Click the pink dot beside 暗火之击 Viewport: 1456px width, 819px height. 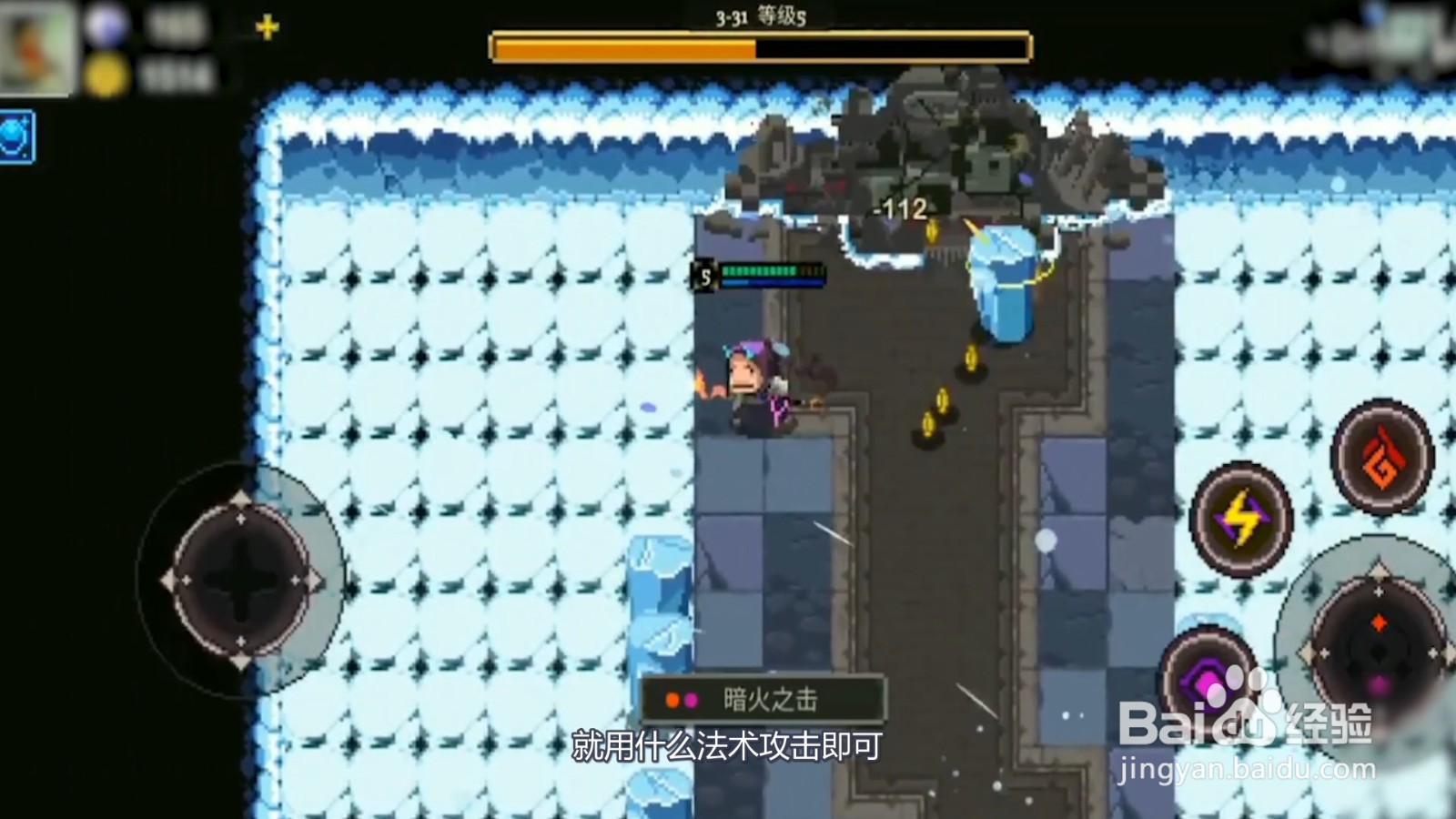[x=693, y=701]
